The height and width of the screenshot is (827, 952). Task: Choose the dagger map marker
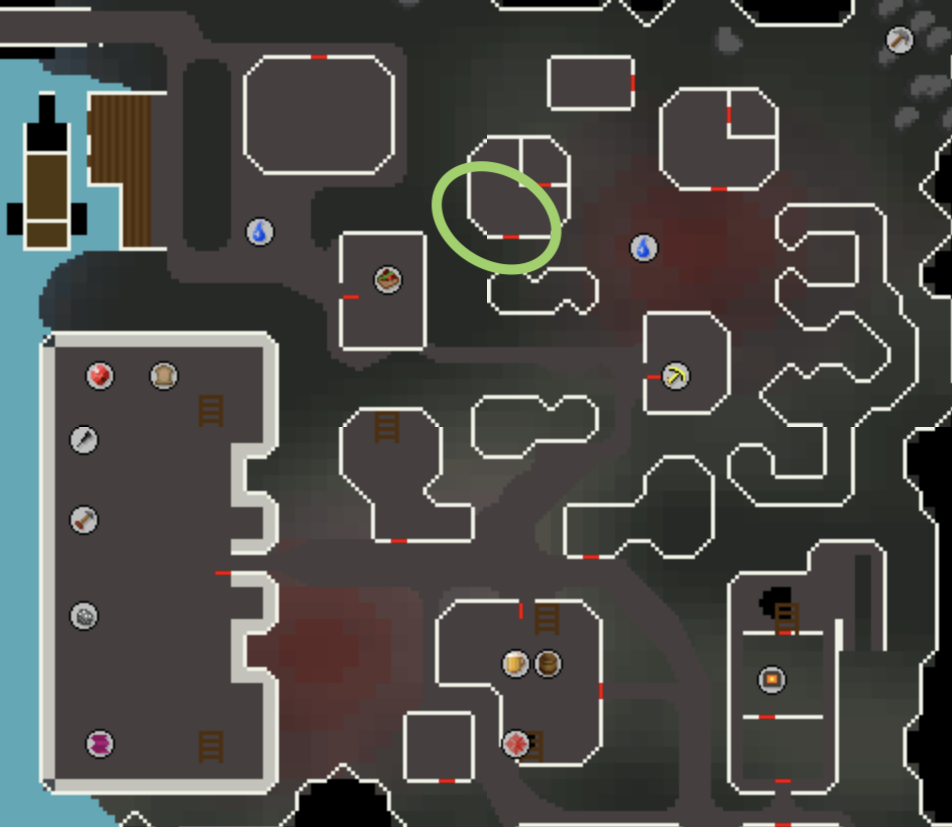tap(84, 439)
